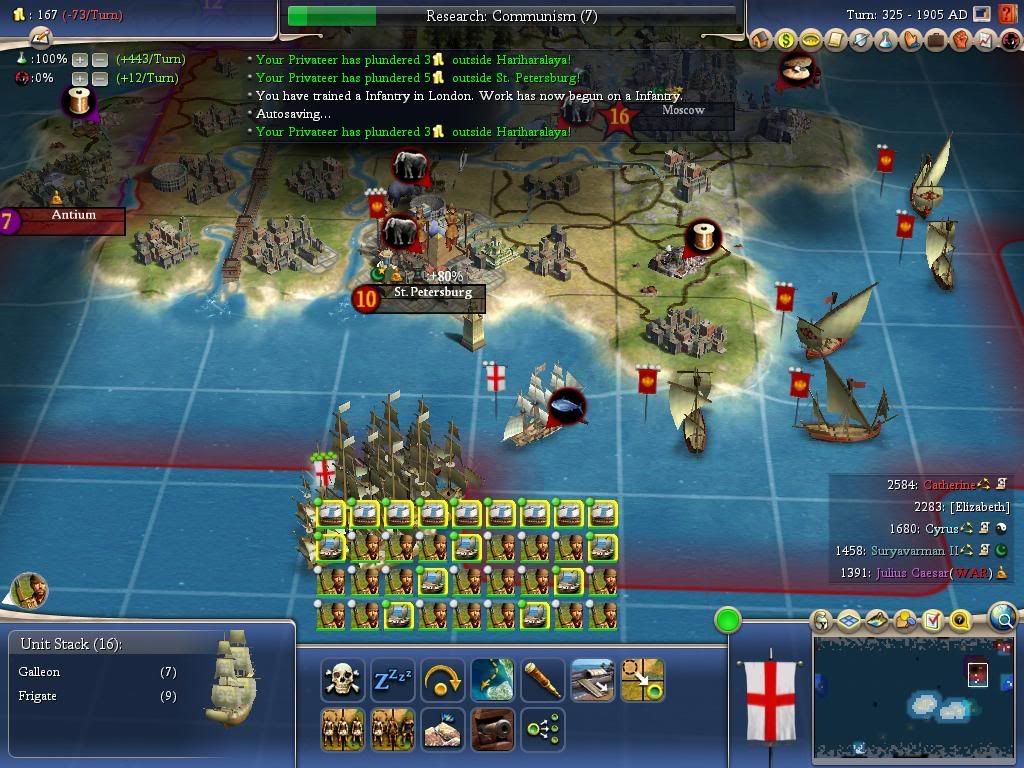Select the Catherine entry on scoreboard
This screenshot has width=1024, height=768.
pos(948,485)
